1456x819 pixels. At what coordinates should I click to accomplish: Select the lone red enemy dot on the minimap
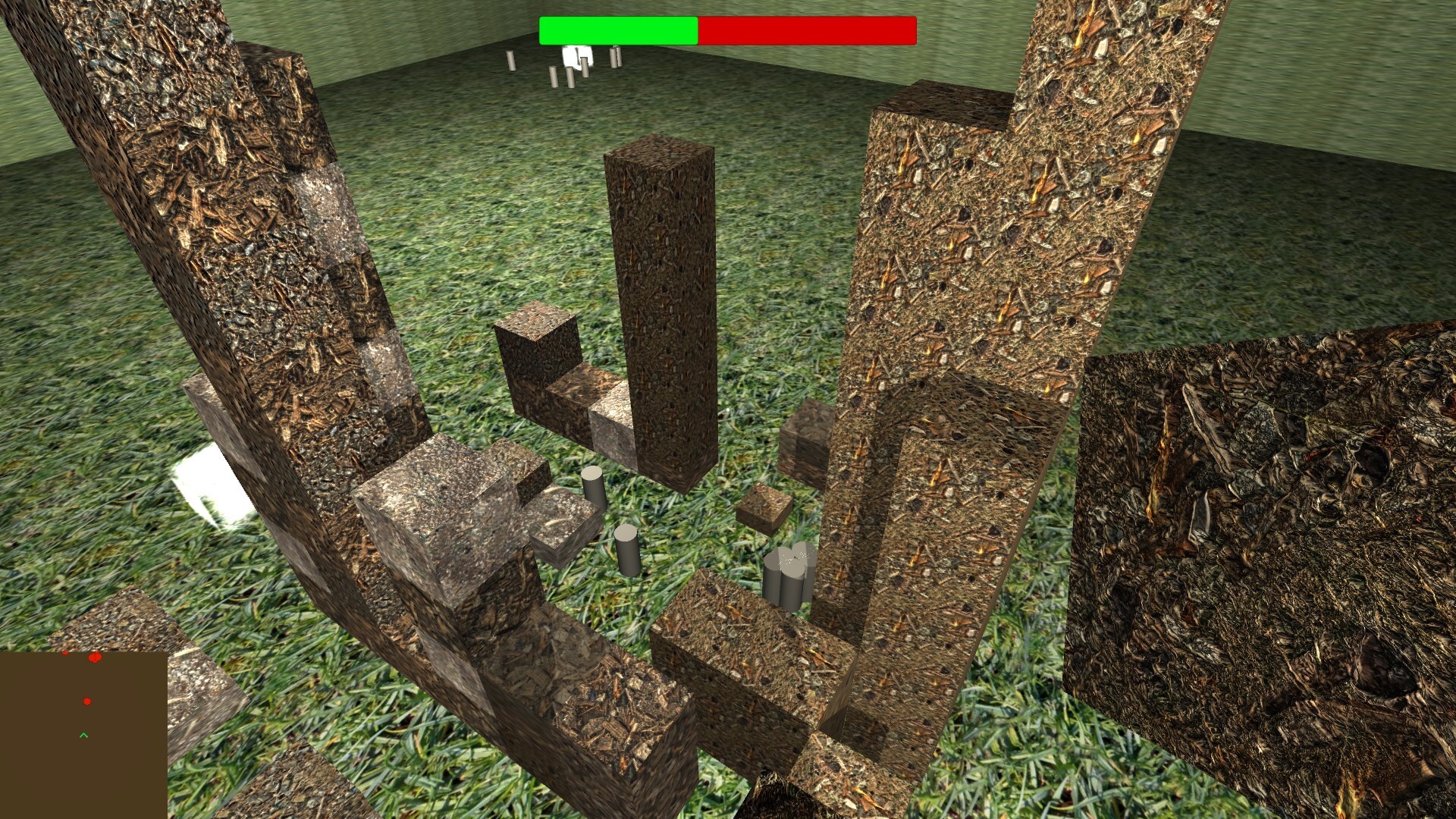pyautogui.click(x=87, y=701)
